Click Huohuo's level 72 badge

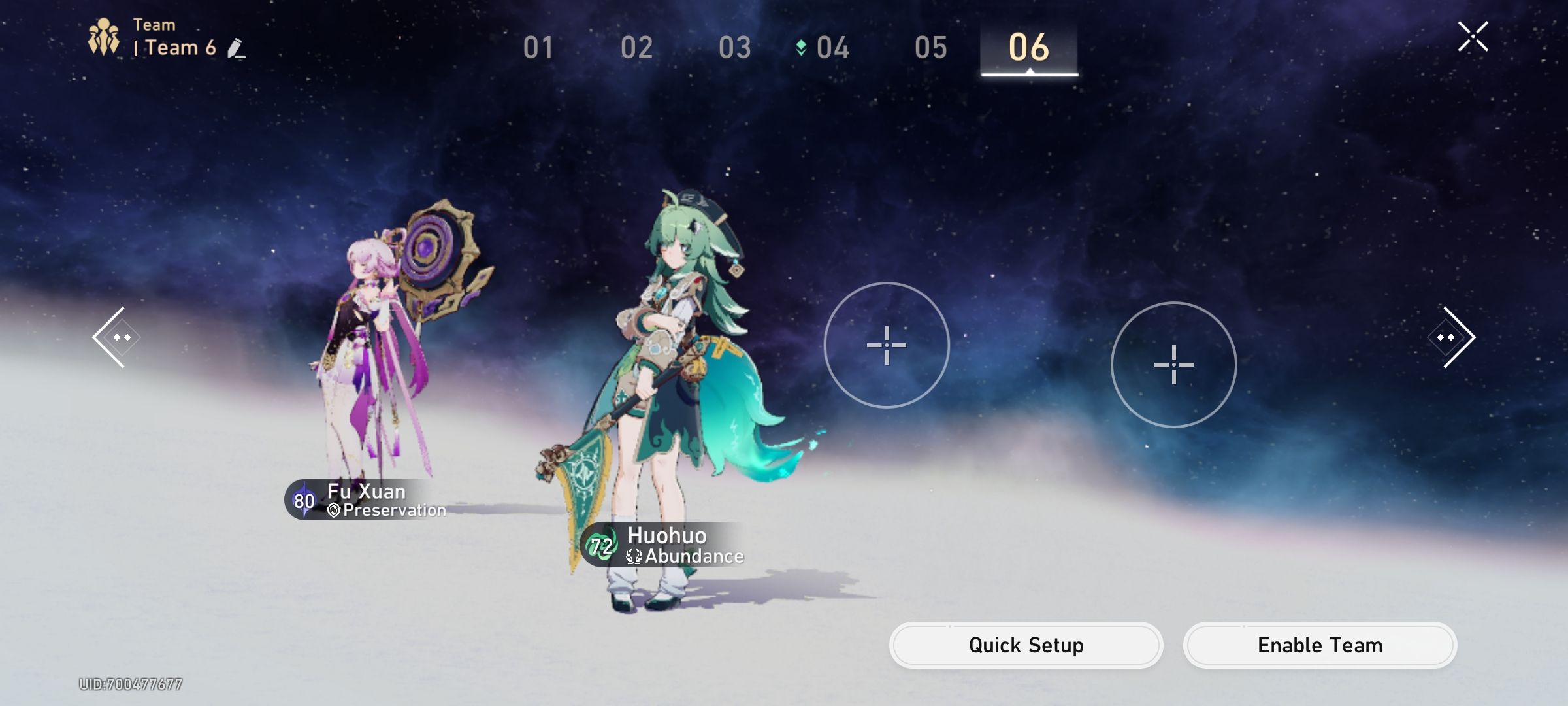click(602, 545)
